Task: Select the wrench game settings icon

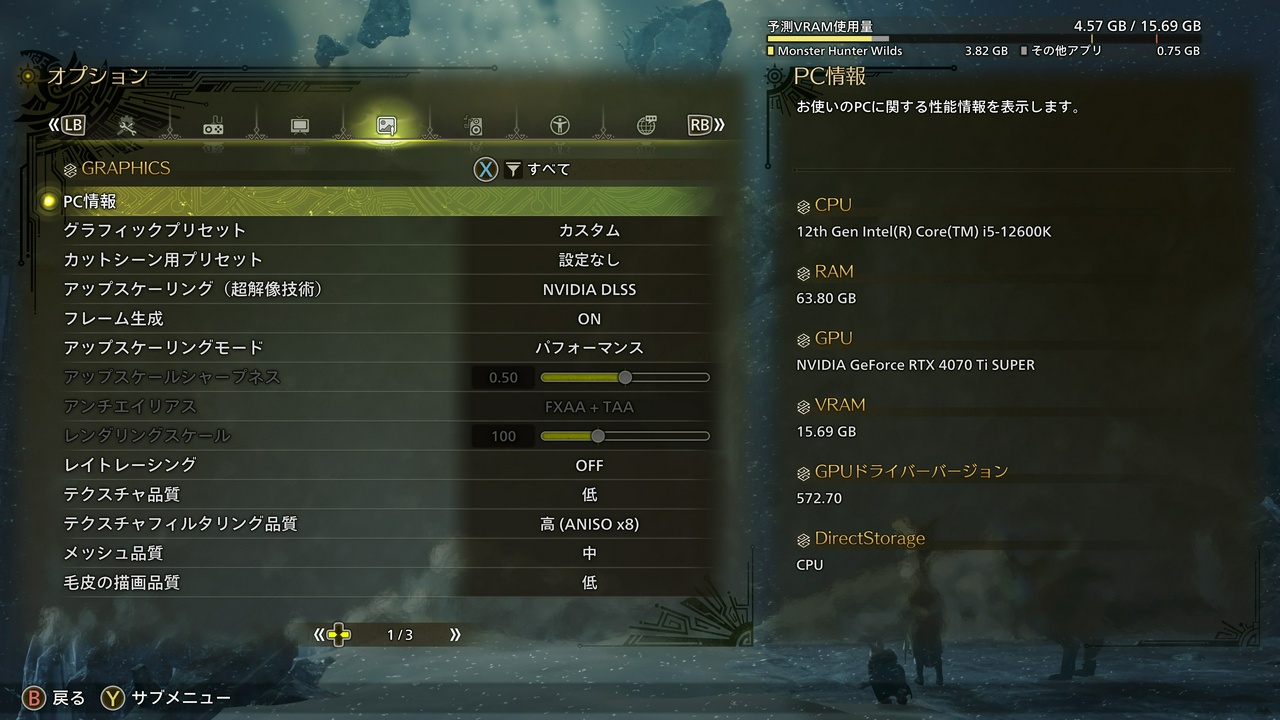Action: [128, 124]
